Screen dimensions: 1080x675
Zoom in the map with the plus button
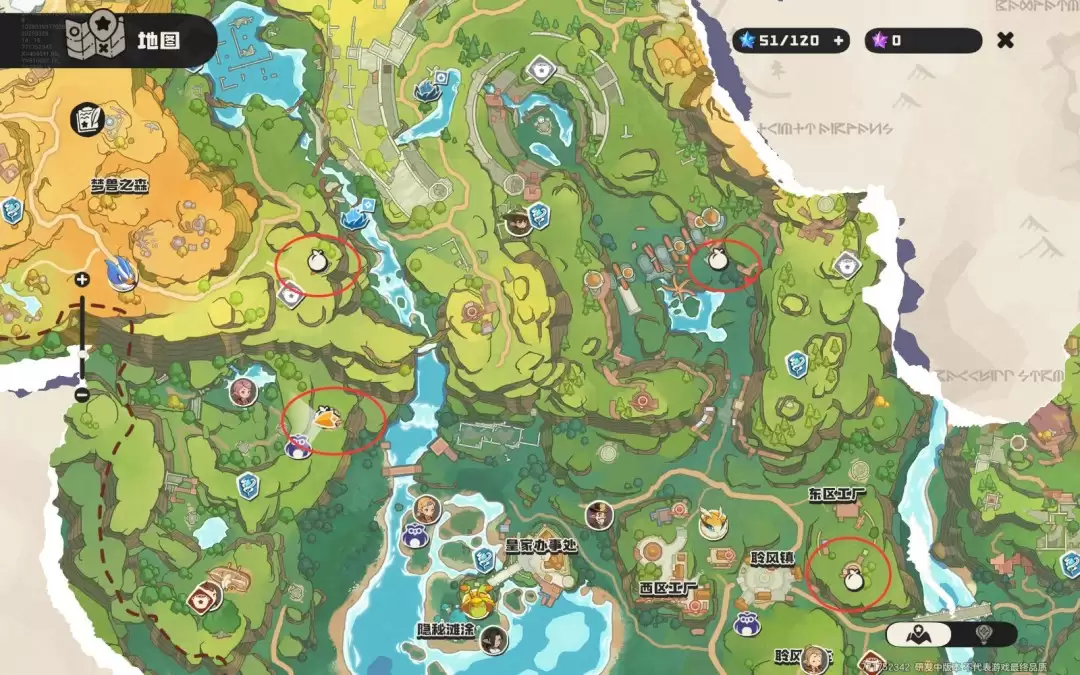coord(82,280)
